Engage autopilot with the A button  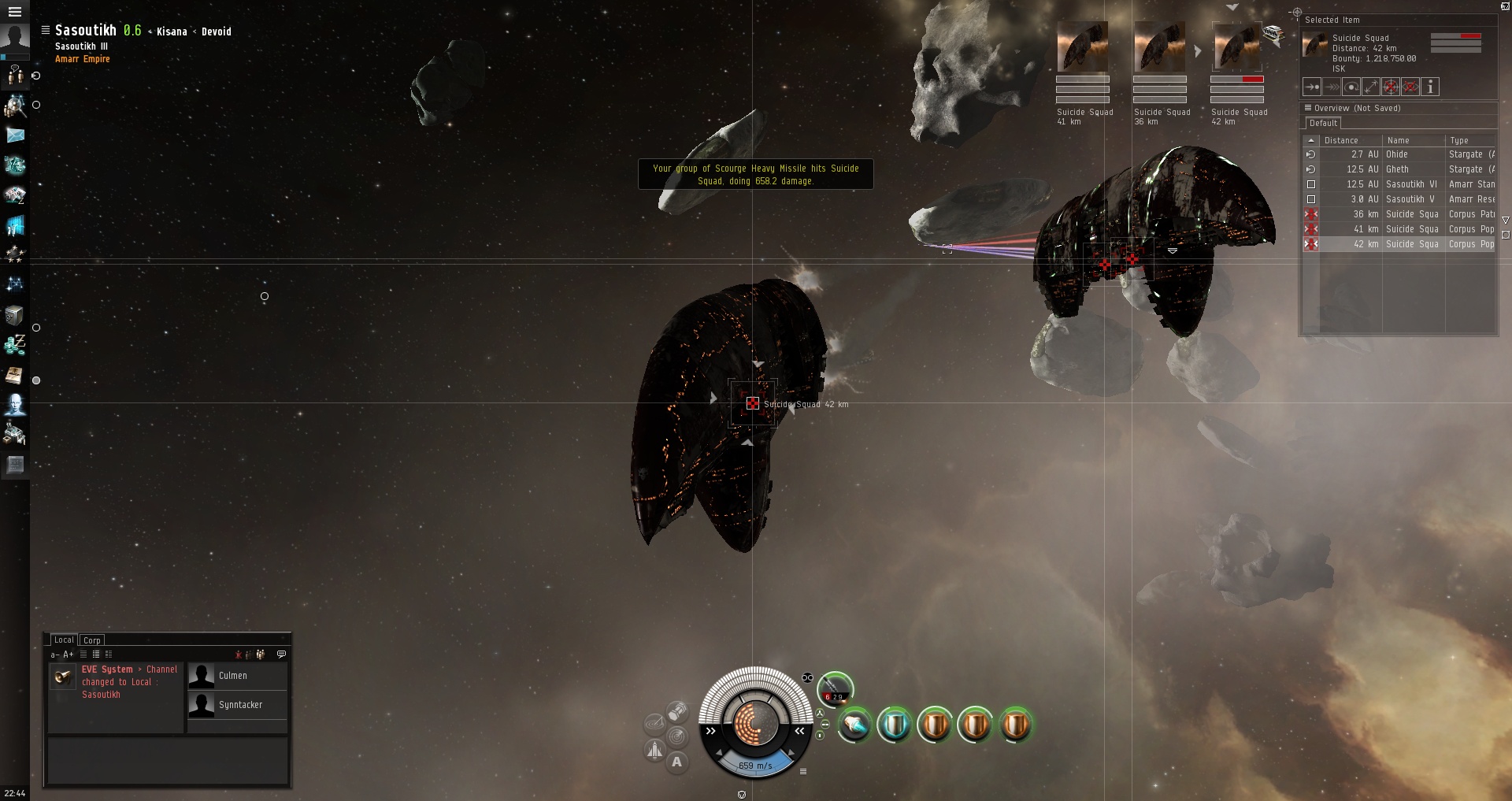click(x=676, y=762)
